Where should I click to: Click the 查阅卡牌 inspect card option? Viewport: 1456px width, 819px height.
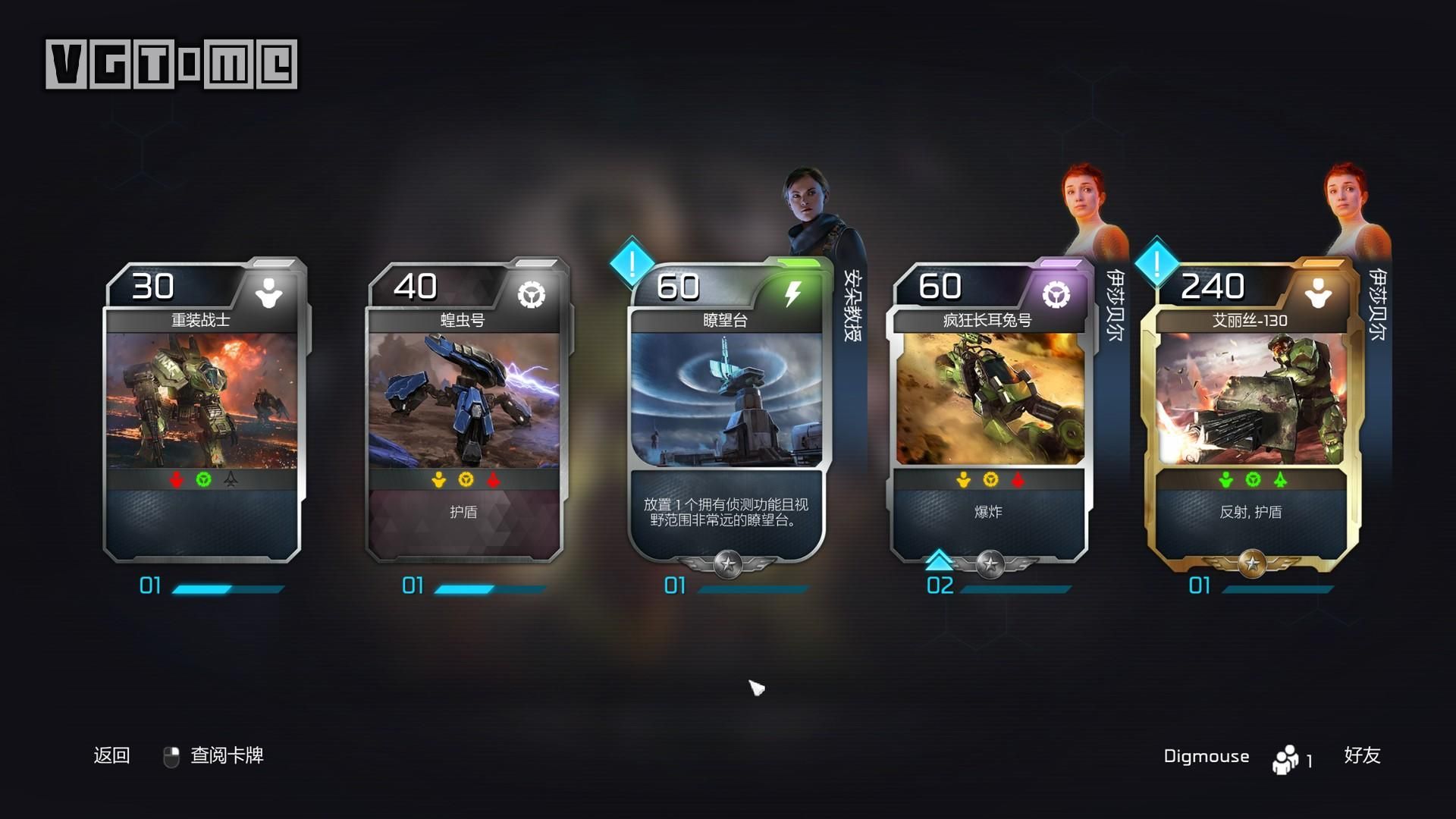pyautogui.click(x=226, y=755)
